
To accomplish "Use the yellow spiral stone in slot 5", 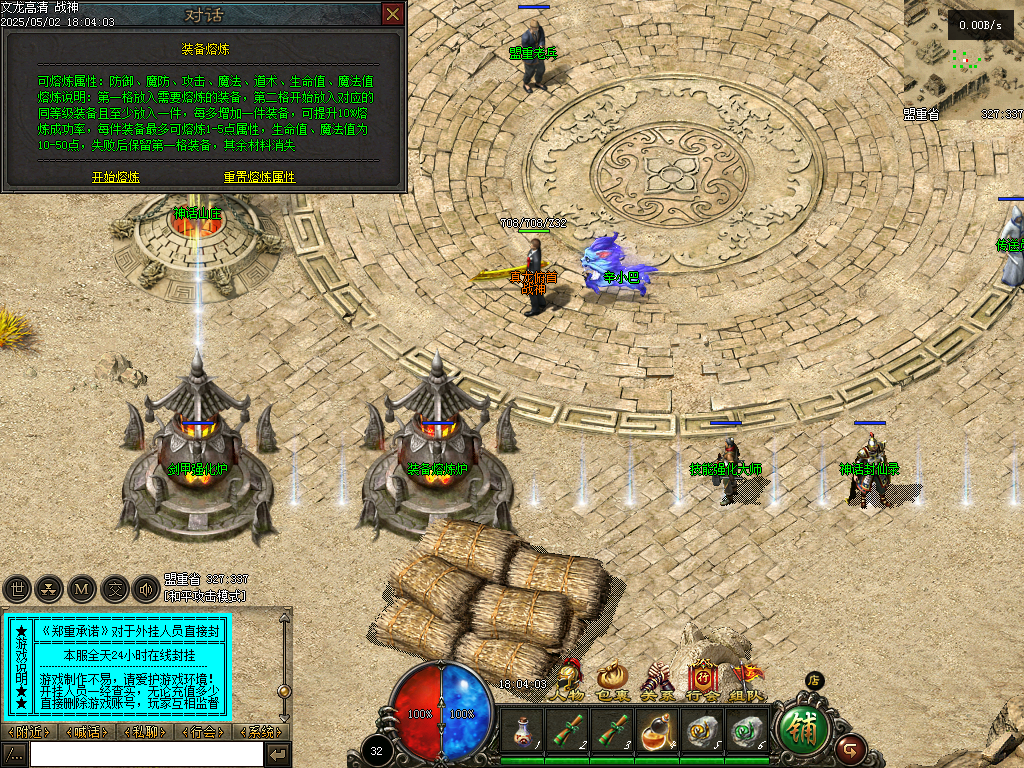I will point(703,732).
